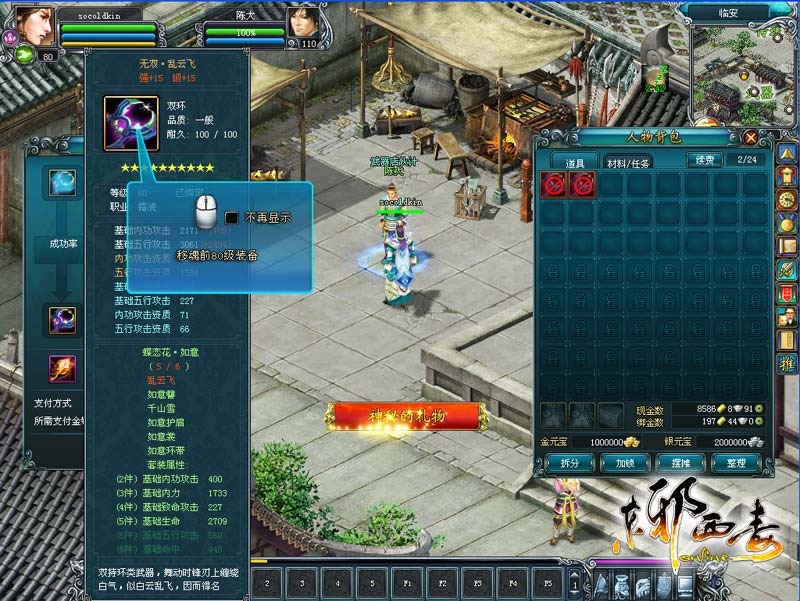Sort the bag with 整理 button
Image resolution: width=800 pixels, height=601 pixels.
coord(736,463)
